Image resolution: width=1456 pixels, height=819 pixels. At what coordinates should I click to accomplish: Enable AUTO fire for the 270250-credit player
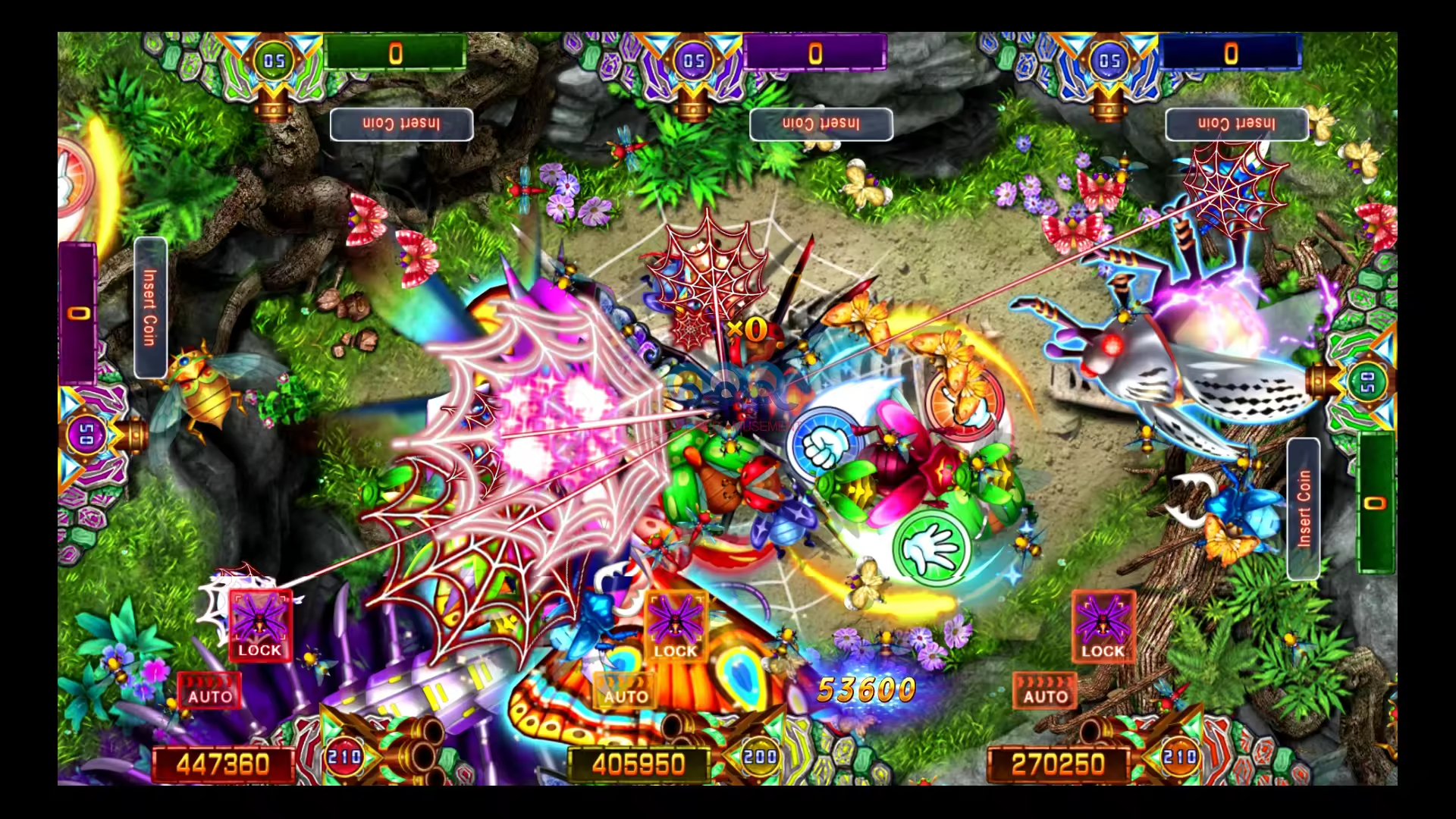(x=1045, y=691)
